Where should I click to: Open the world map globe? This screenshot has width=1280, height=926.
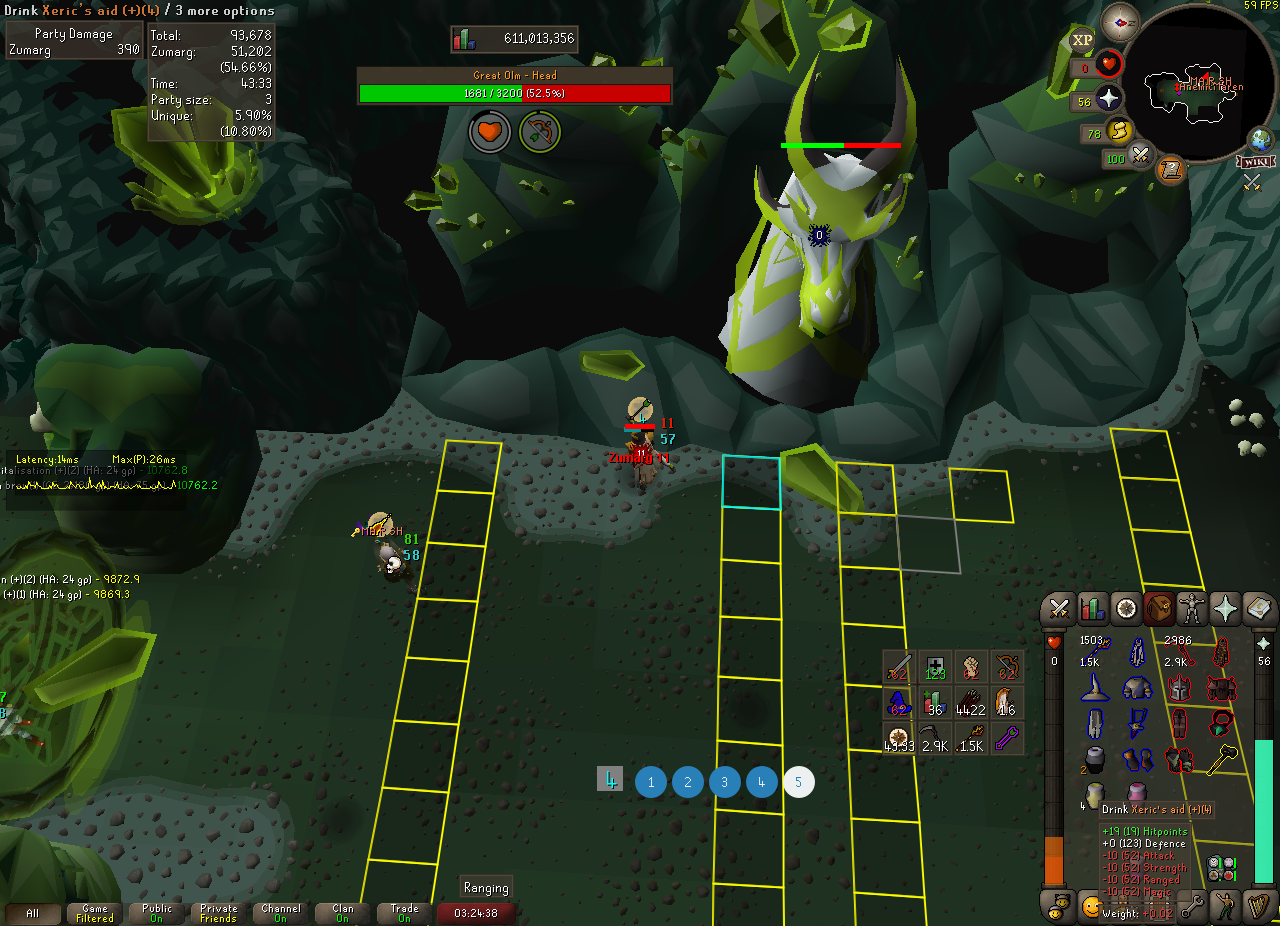click(x=1259, y=139)
